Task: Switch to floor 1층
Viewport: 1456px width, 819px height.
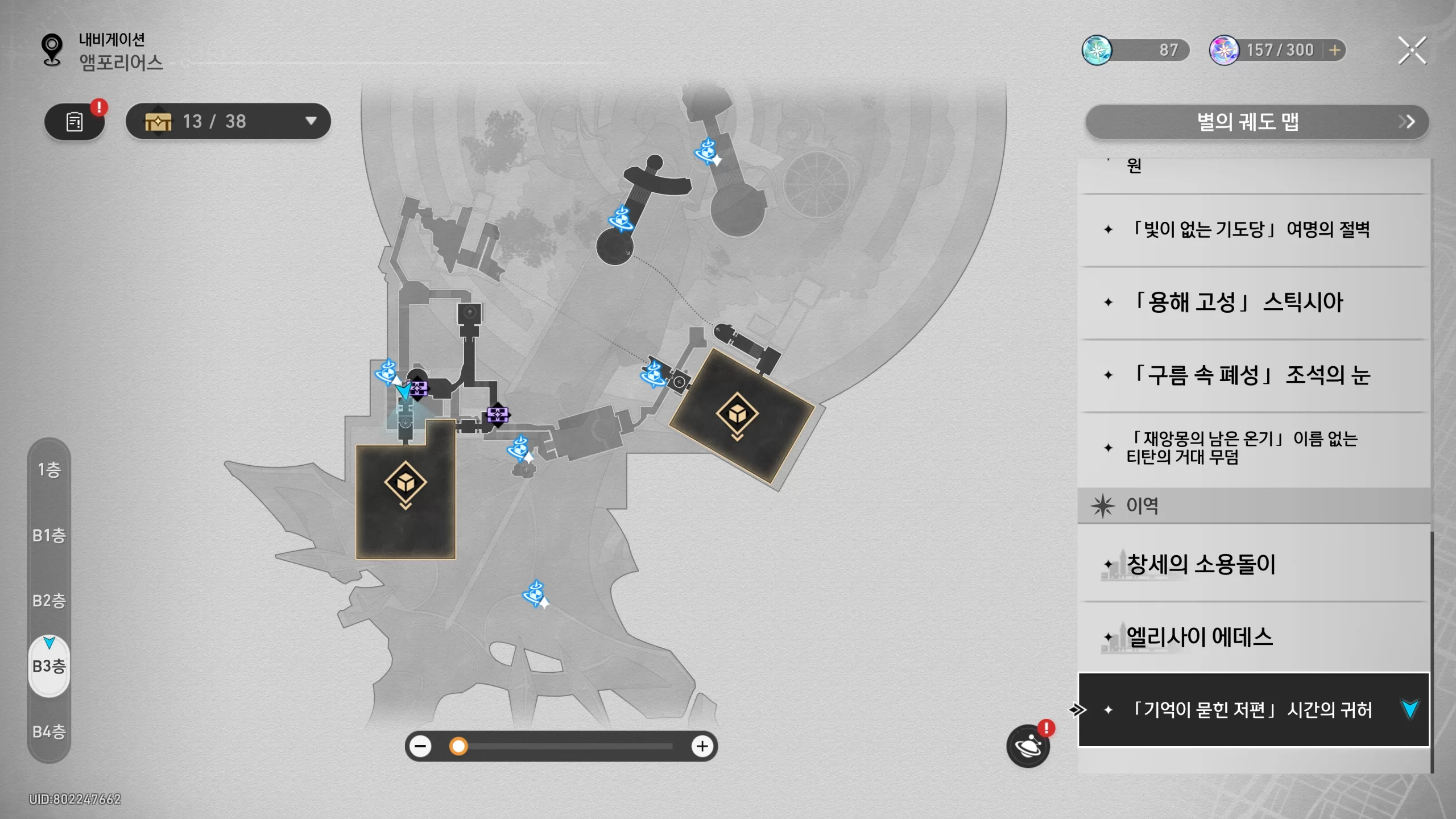Action: [x=49, y=470]
